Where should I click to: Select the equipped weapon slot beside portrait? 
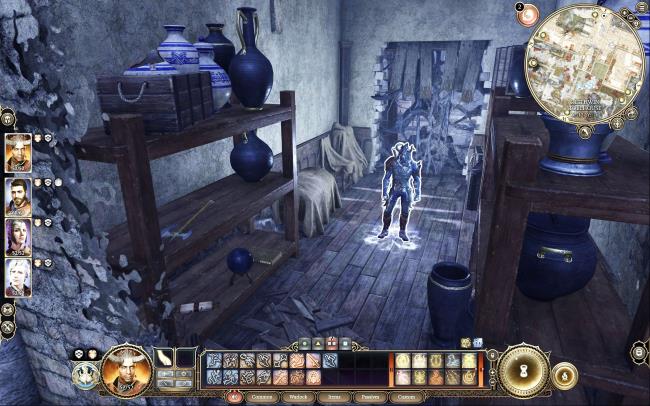point(163,358)
